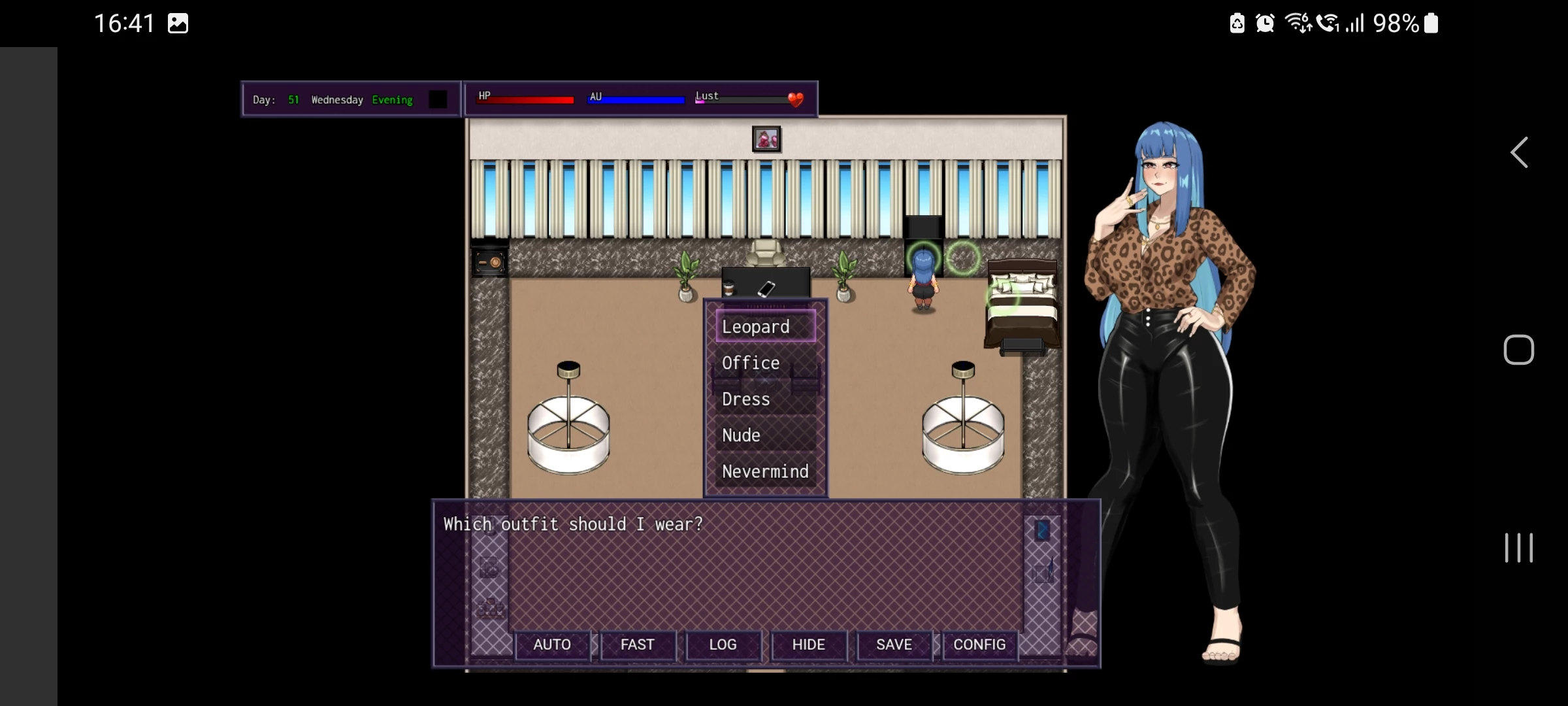The image size is (1568, 706).
Task: Activate the FAST forward button
Action: click(637, 645)
